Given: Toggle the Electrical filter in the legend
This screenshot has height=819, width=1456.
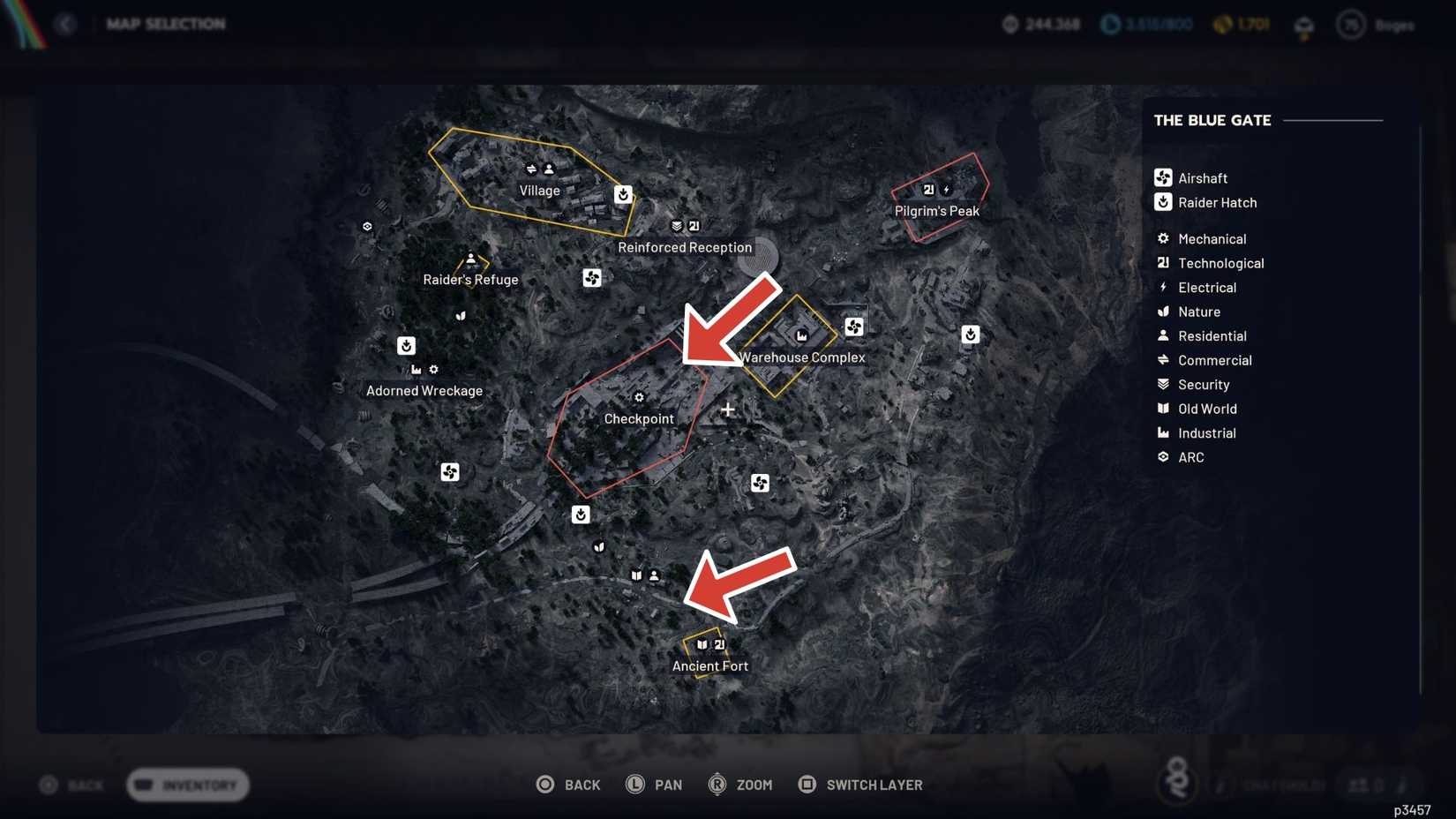Looking at the screenshot, I should (1163, 287).
